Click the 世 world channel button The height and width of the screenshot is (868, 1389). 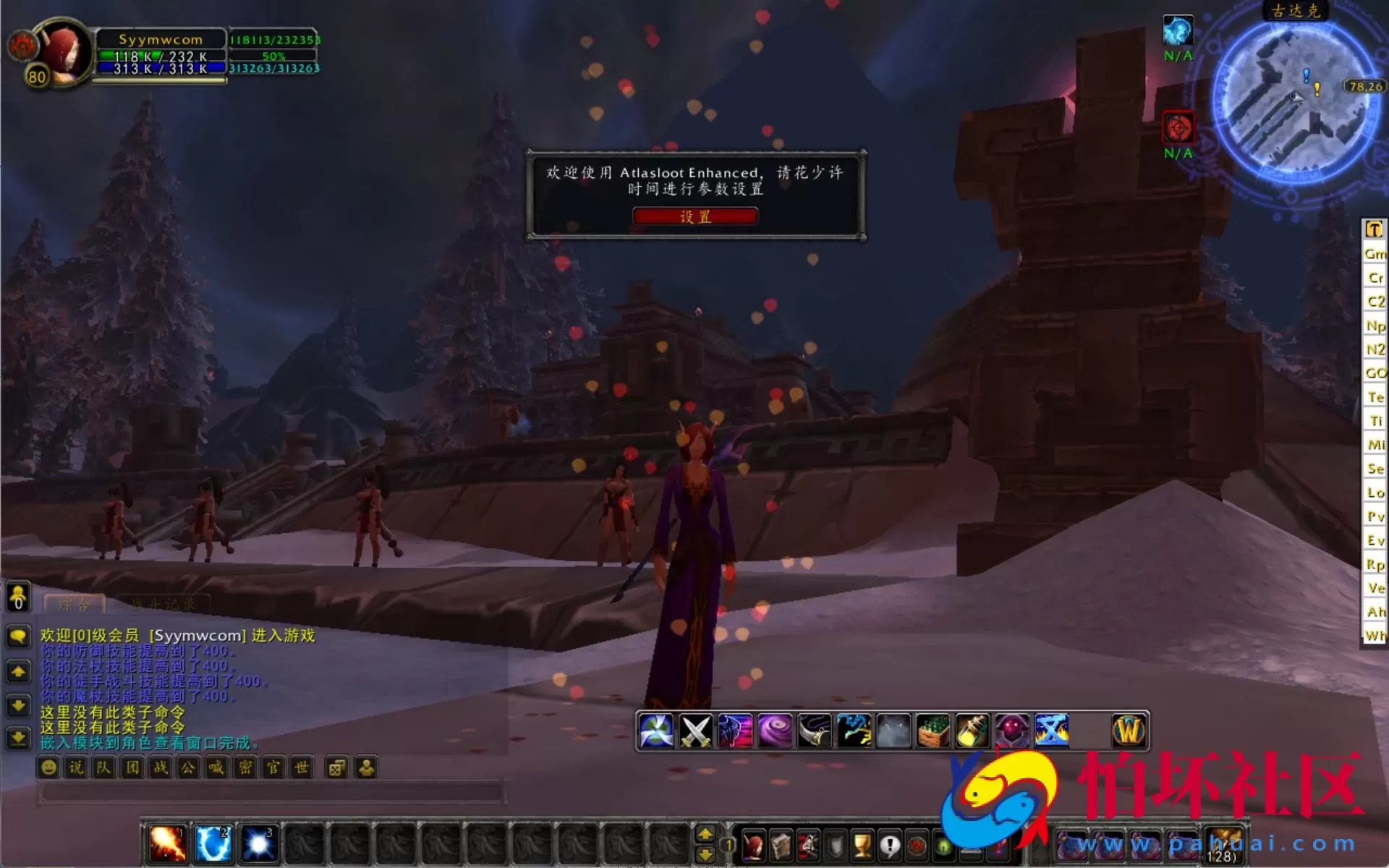[x=300, y=767]
